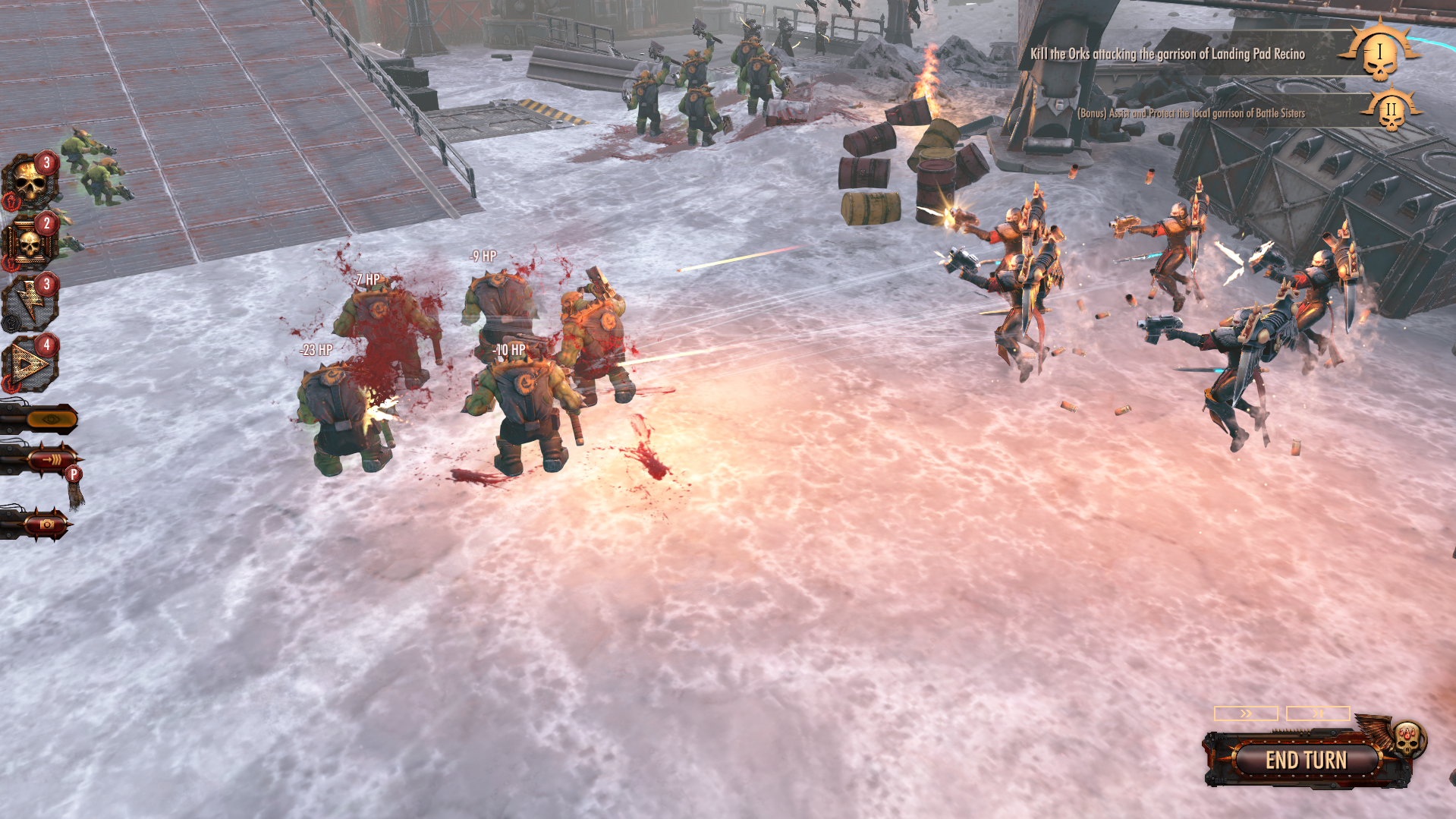Viewport: 1456px width, 819px height.
Task: Use the framed skull ability with 2 charges
Action: coord(30,243)
